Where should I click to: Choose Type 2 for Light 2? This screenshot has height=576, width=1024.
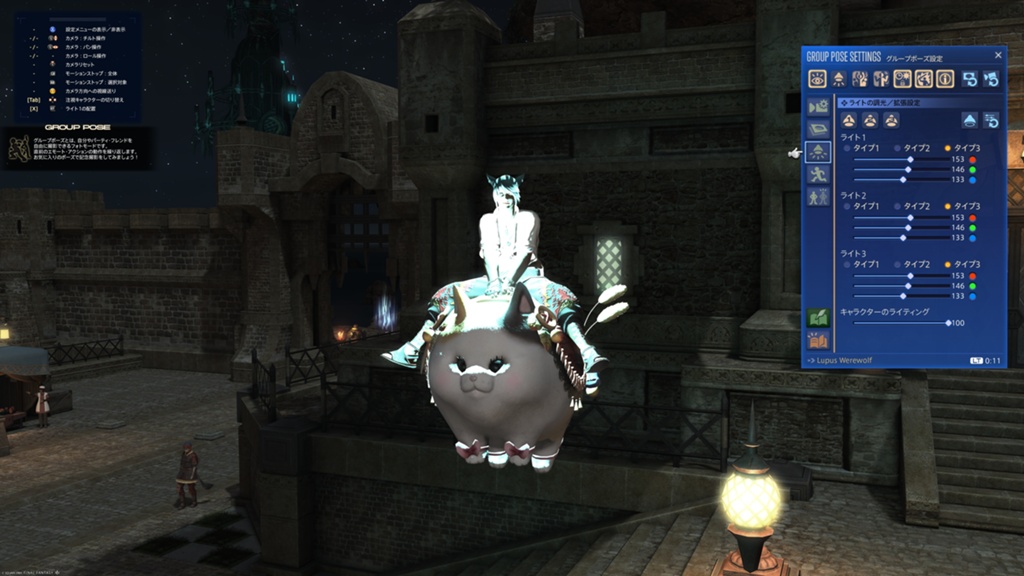[897, 206]
